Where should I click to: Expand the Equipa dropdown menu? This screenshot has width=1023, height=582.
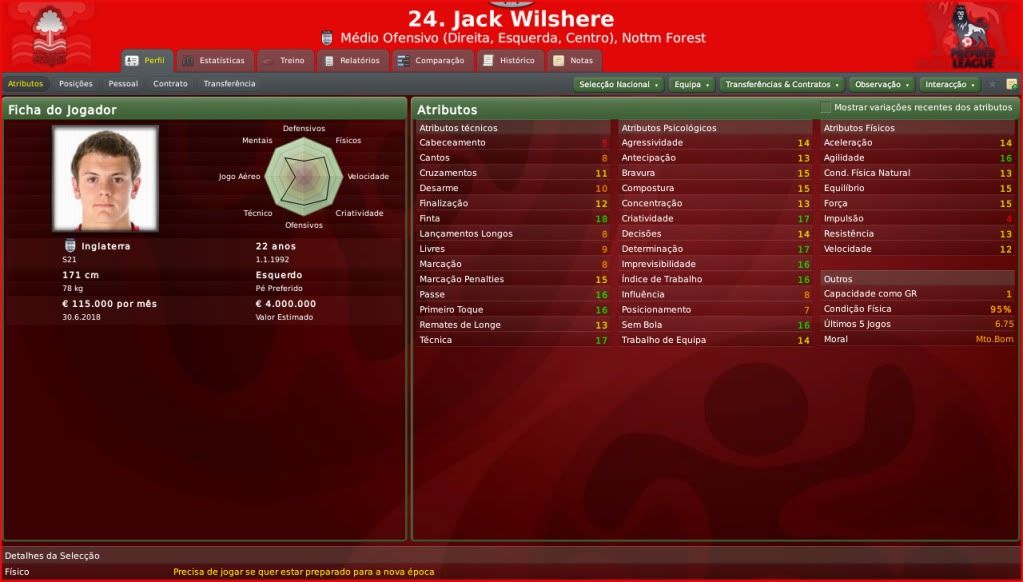tap(691, 85)
